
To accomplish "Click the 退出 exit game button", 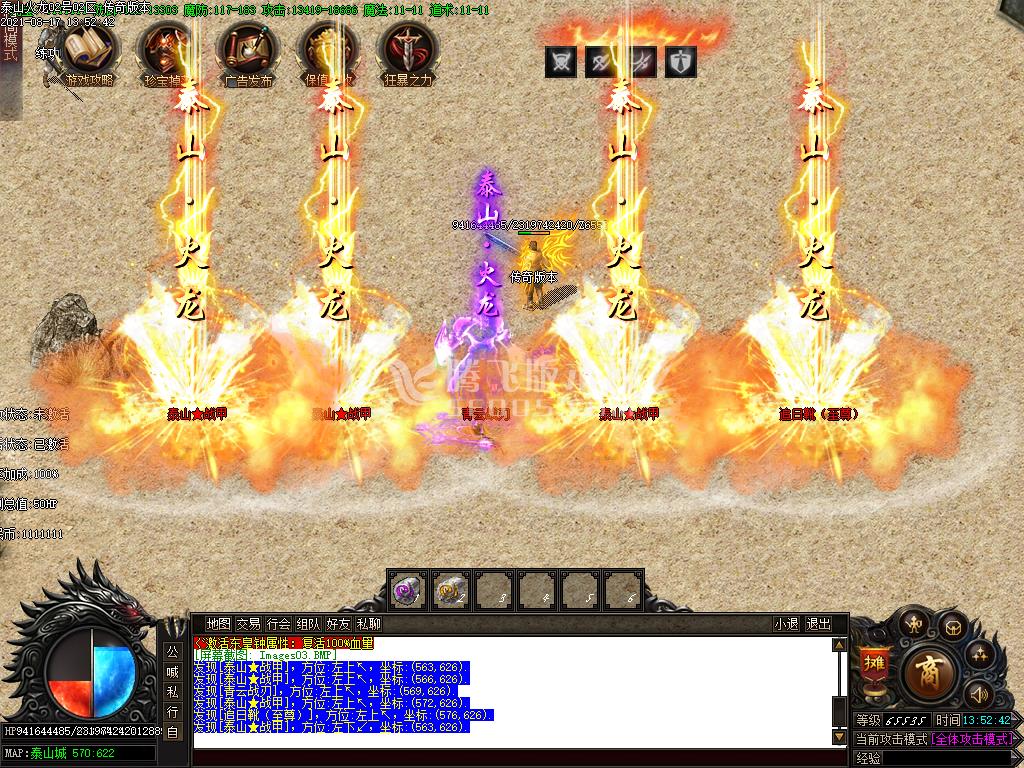I will coord(818,624).
